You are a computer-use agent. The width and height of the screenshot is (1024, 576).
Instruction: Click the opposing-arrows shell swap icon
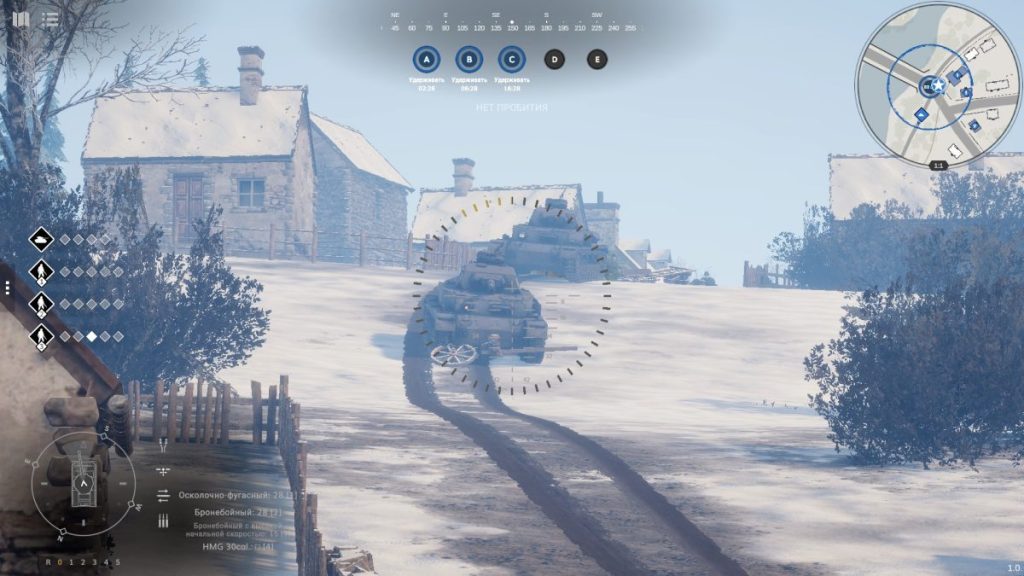tap(163, 495)
